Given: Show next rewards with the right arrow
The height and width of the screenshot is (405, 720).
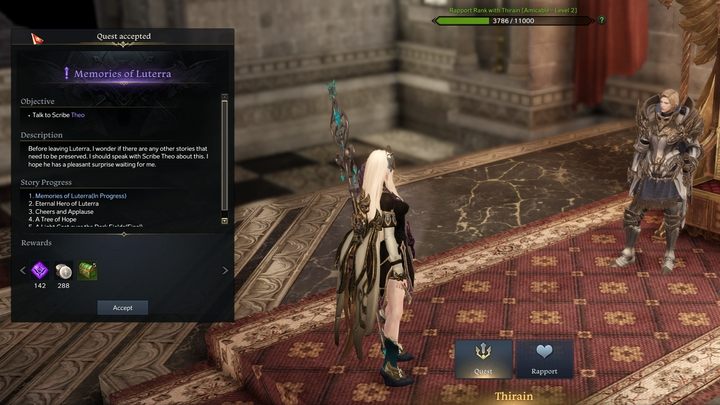Looking at the screenshot, I should click(224, 270).
